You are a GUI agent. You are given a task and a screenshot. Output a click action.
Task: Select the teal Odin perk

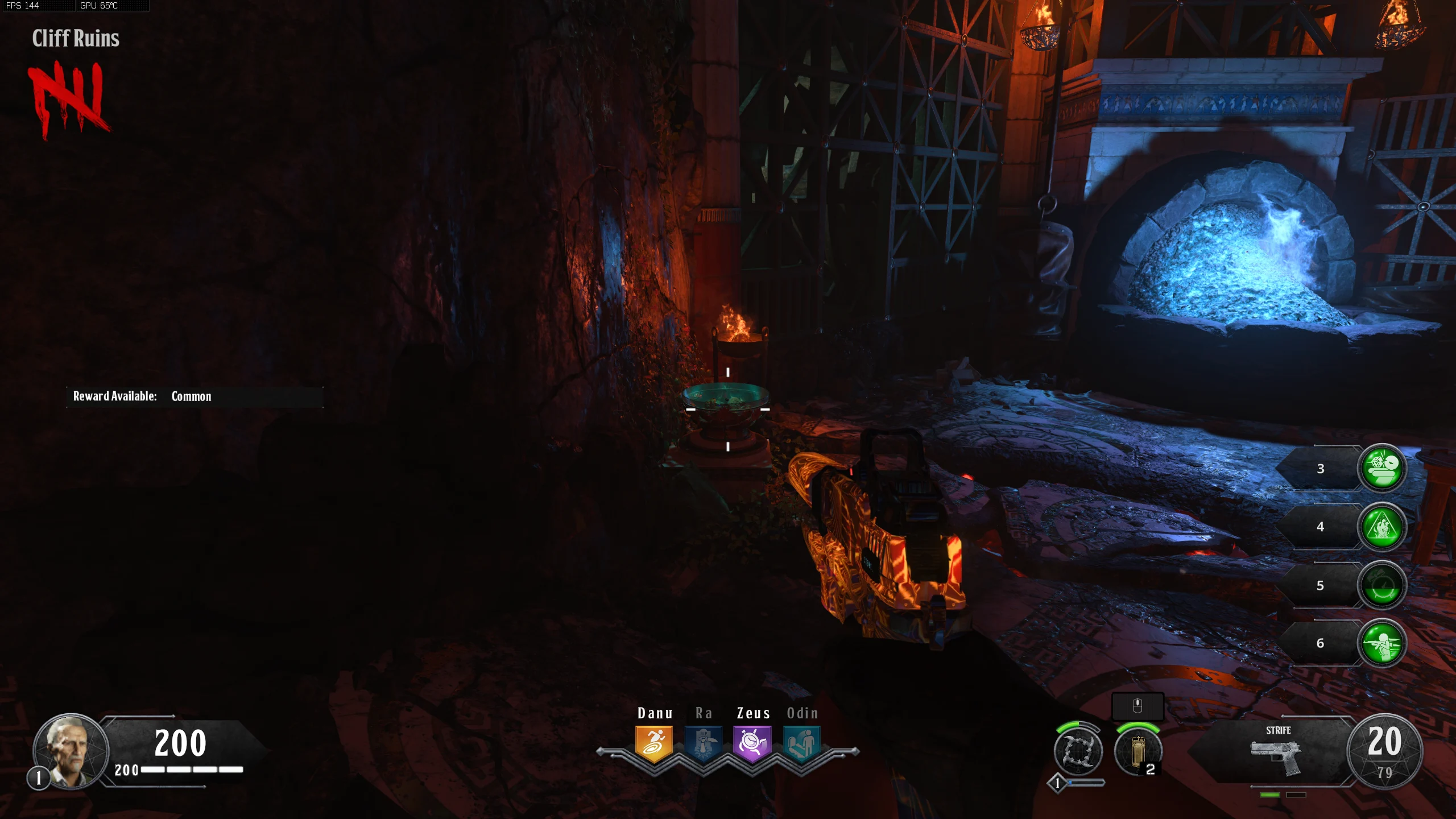click(x=801, y=743)
